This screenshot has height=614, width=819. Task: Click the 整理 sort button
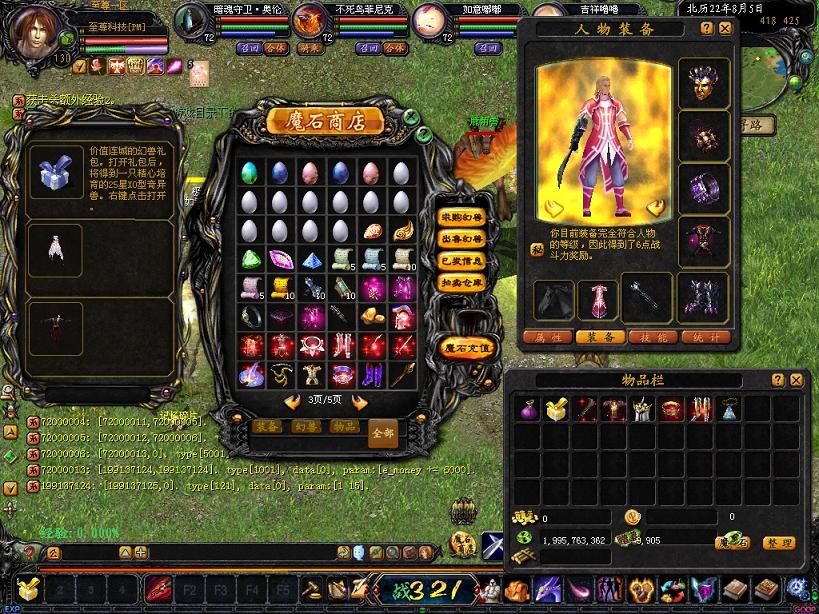[779, 542]
